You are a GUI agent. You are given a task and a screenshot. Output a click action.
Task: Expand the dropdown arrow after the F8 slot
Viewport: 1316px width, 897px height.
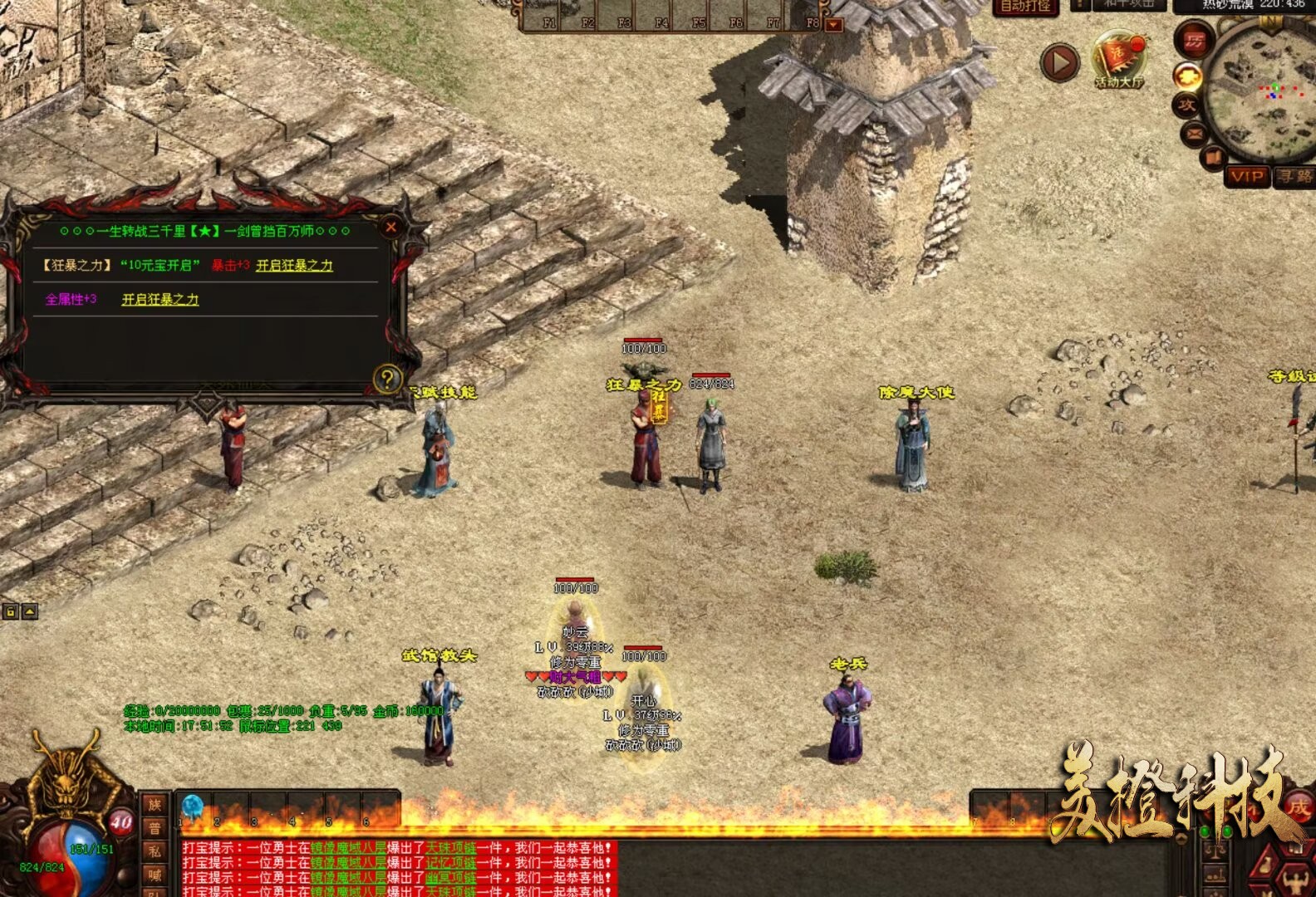pos(833,25)
